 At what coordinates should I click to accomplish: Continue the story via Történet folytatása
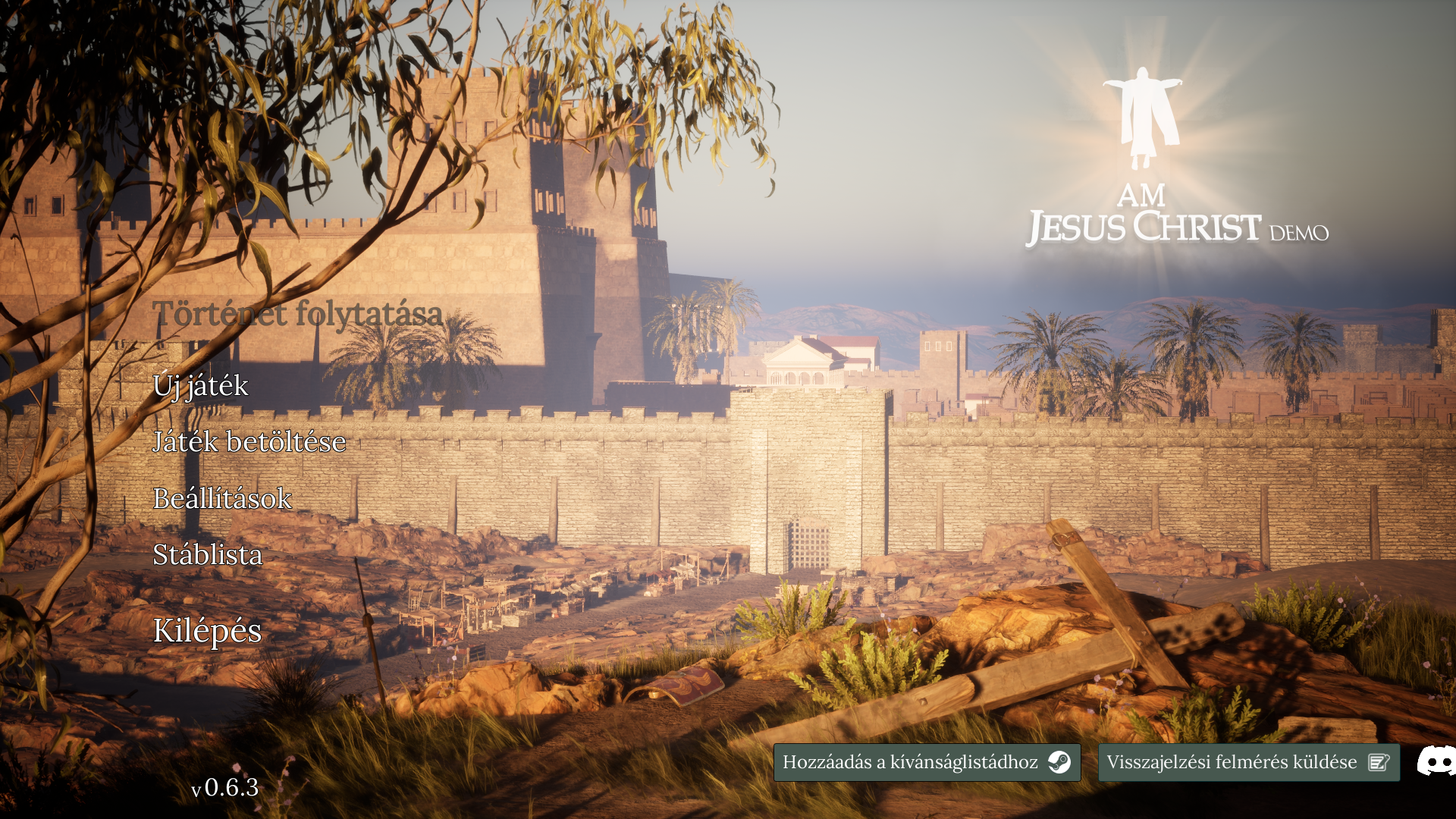click(297, 314)
